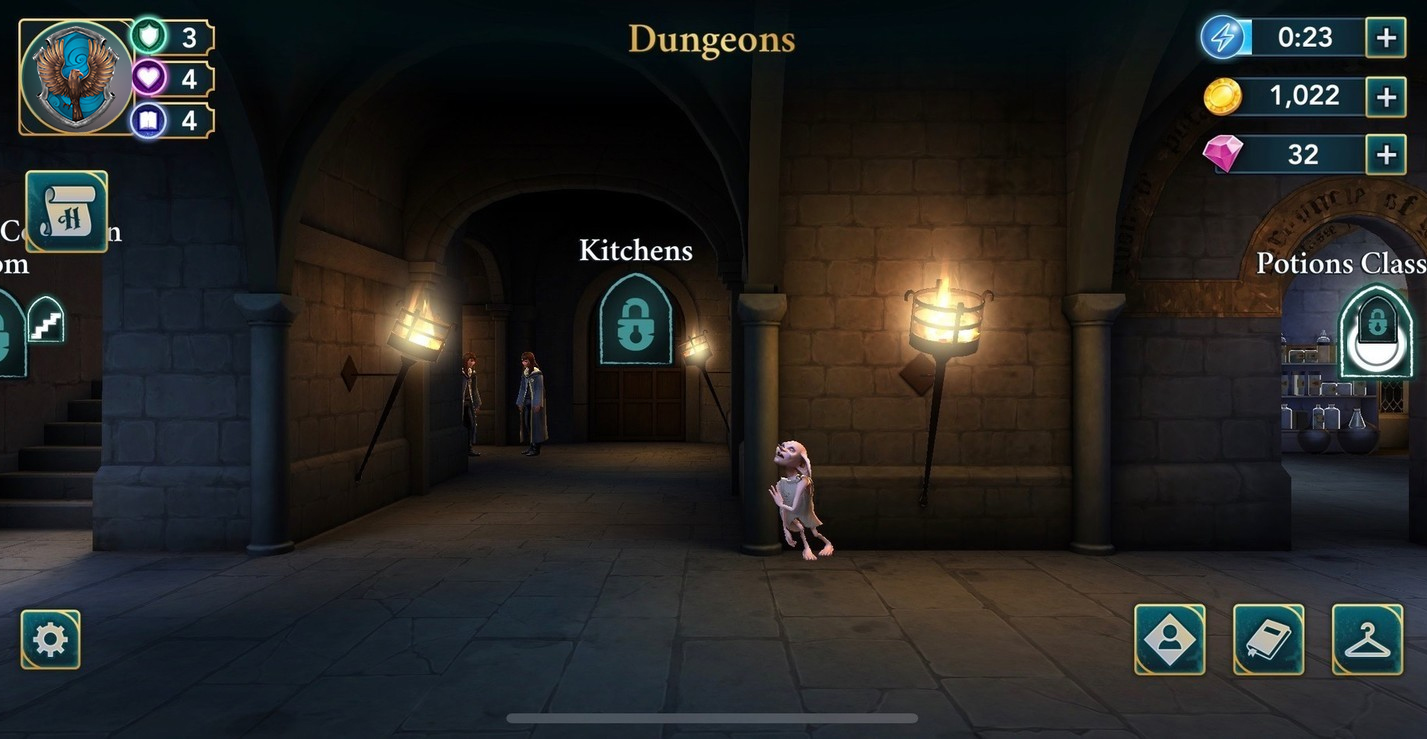
Task: Select the locked Potions Class icon
Action: [1376, 331]
